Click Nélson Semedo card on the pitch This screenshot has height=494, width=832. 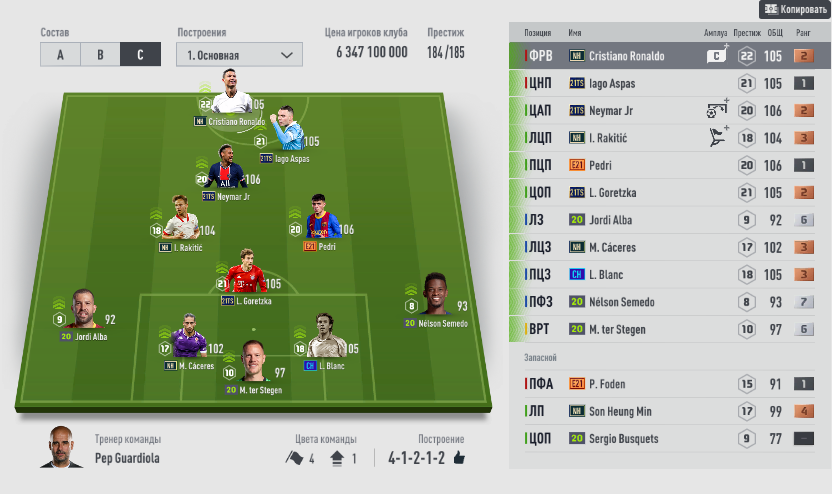point(433,300)
